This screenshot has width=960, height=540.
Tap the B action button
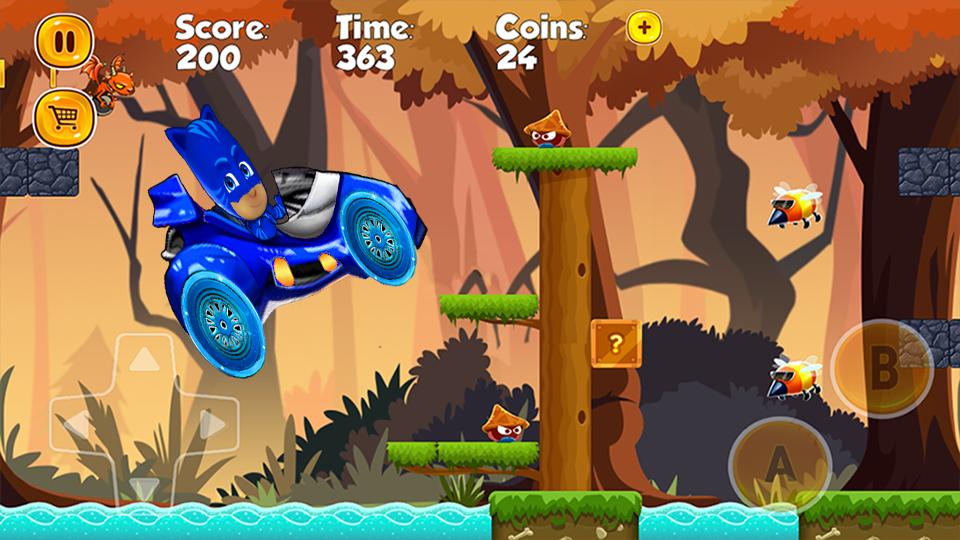pyautogui.click(x=881, y=368)
